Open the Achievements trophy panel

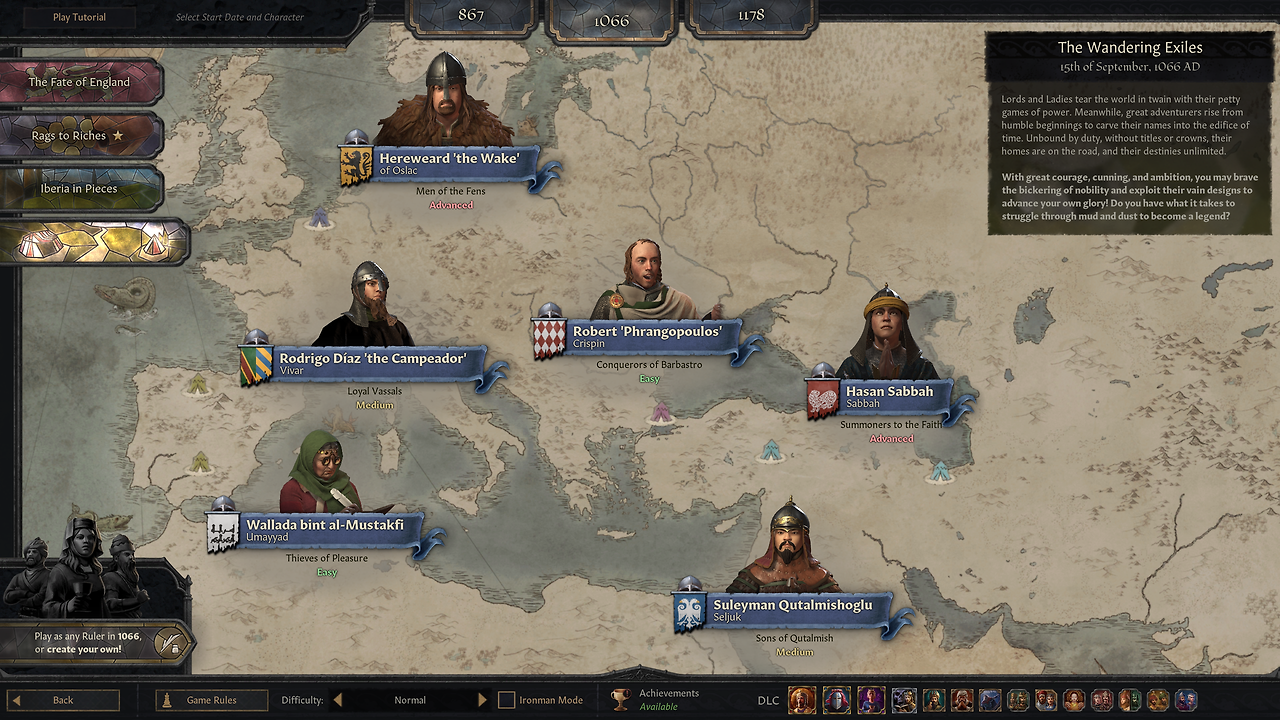pos(621,700)
